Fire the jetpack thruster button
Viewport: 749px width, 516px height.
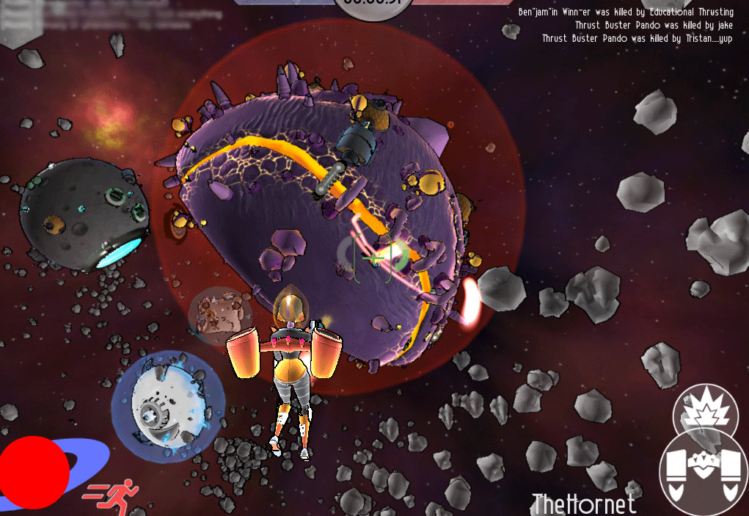click(x=704, y=473)
